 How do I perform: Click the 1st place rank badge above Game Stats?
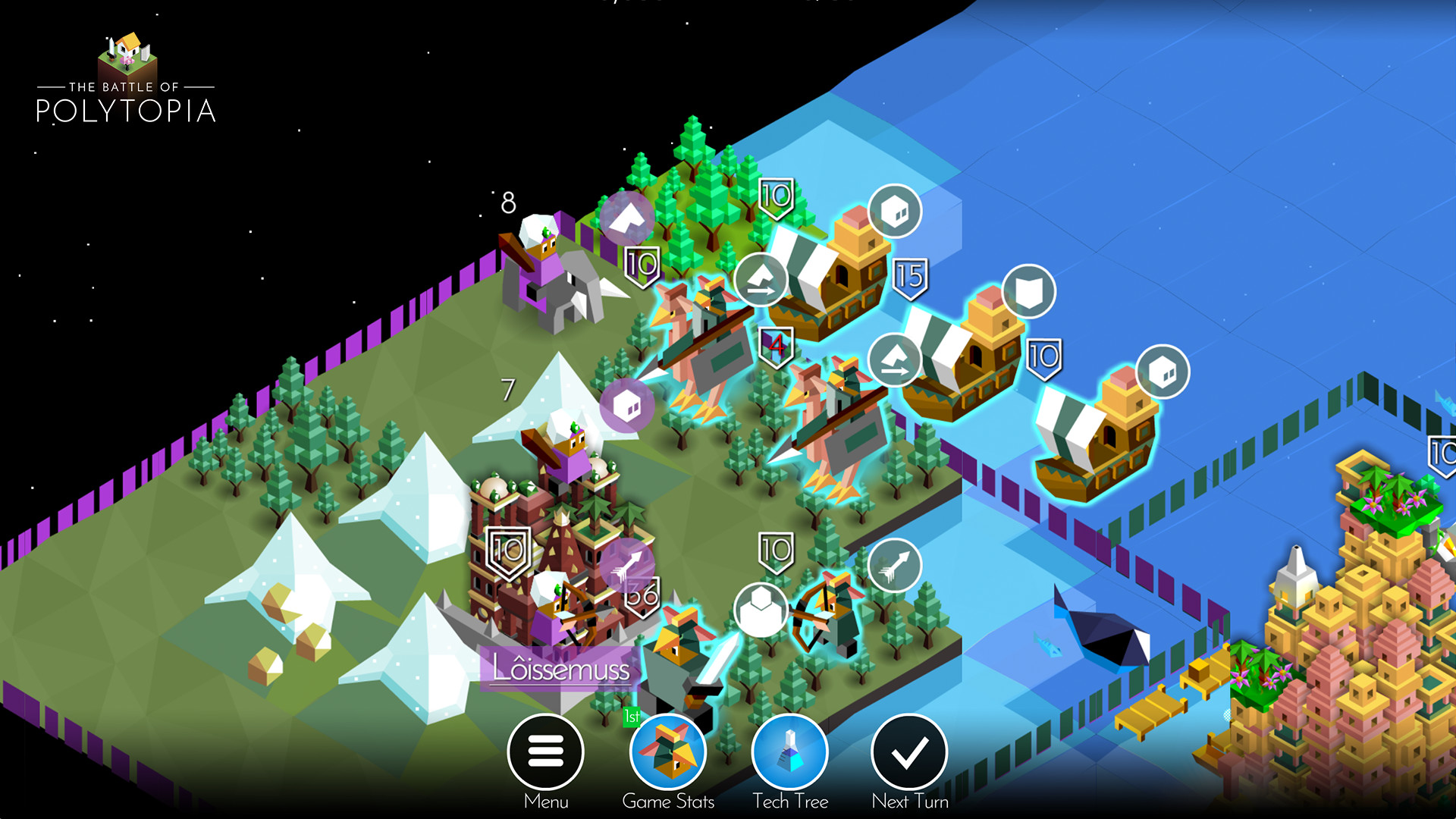click(632, 717)
